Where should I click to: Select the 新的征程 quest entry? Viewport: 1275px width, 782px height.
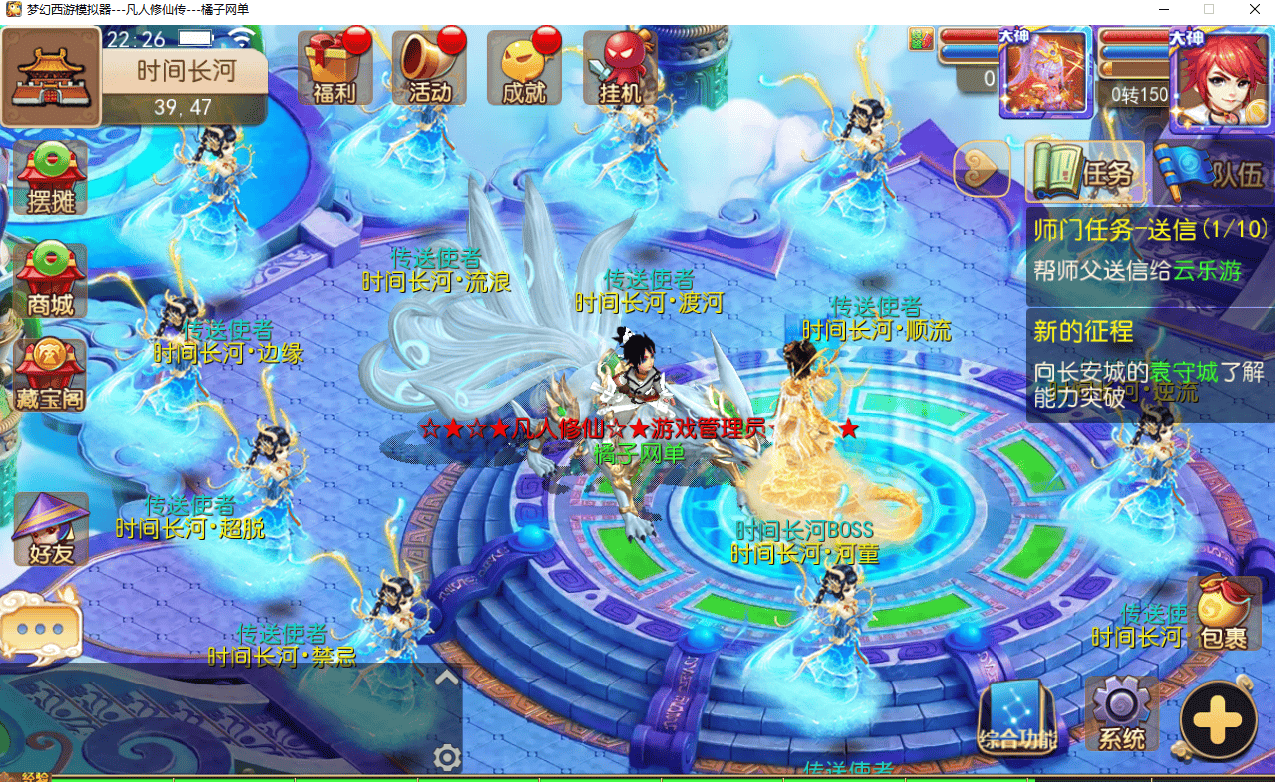pos(1150,364)
